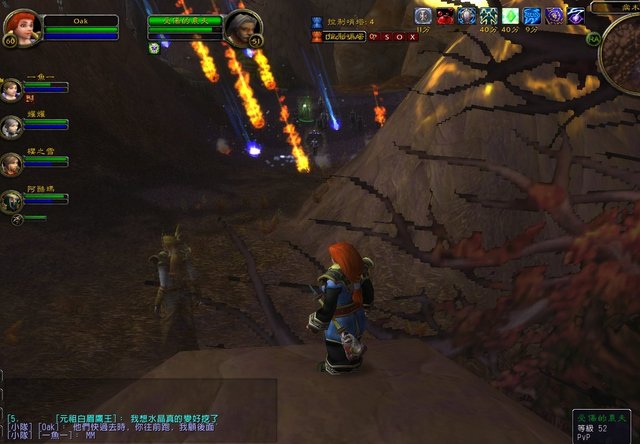Click the minimap in the corner
This screenshot has width=640, height=444.
pos(624,50)
